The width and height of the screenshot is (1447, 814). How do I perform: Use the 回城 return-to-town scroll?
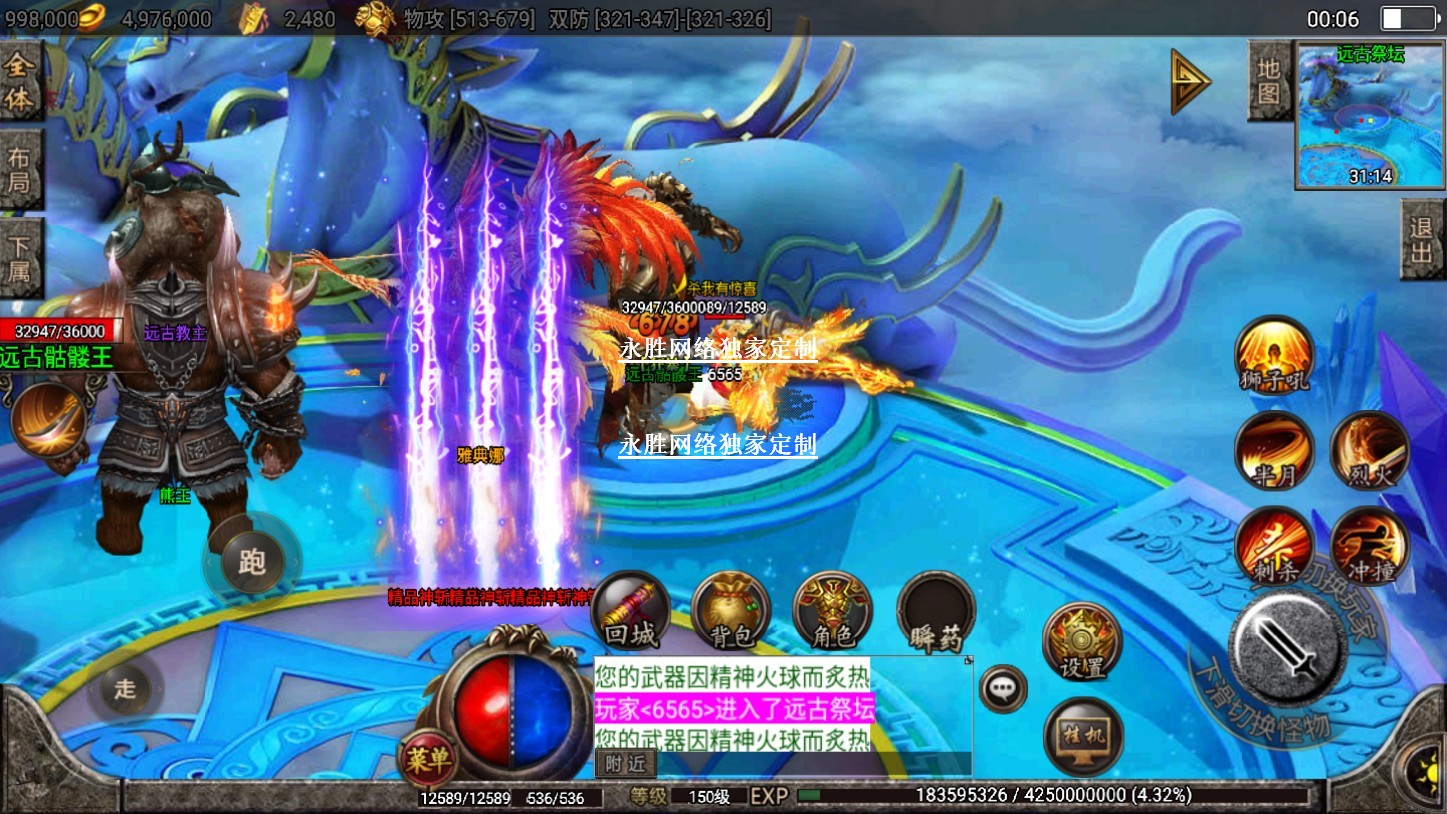pos(630,611)
